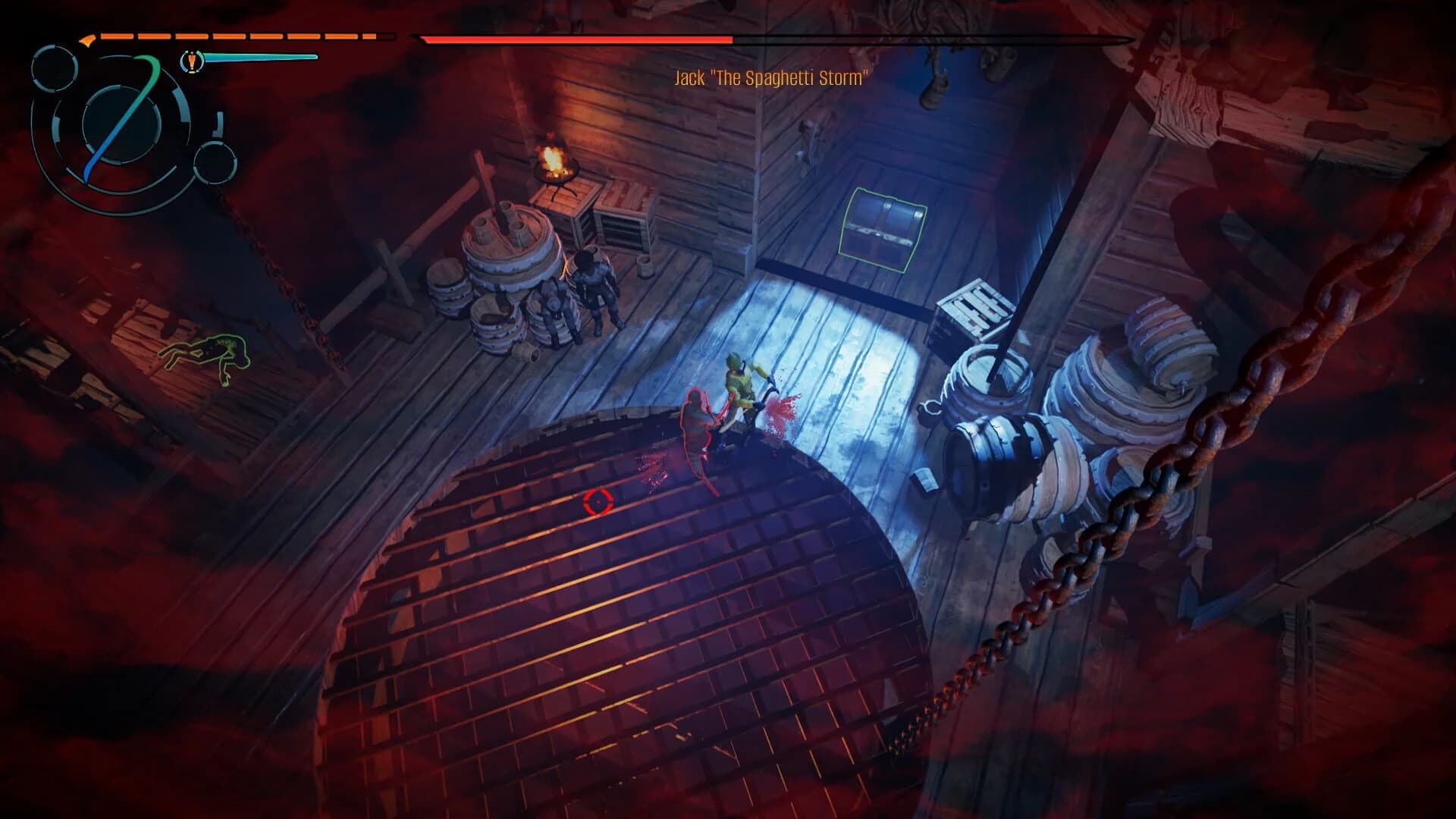The image size is (1456, 819).
Task: Open the green-highlighted treasure chest
Action: tap(884, 227)
